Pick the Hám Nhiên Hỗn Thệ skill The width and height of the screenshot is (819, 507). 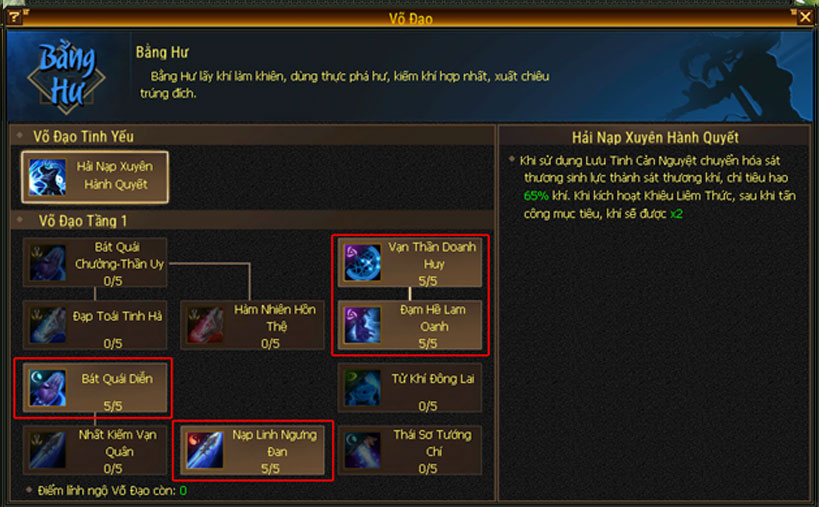point(252,324)
